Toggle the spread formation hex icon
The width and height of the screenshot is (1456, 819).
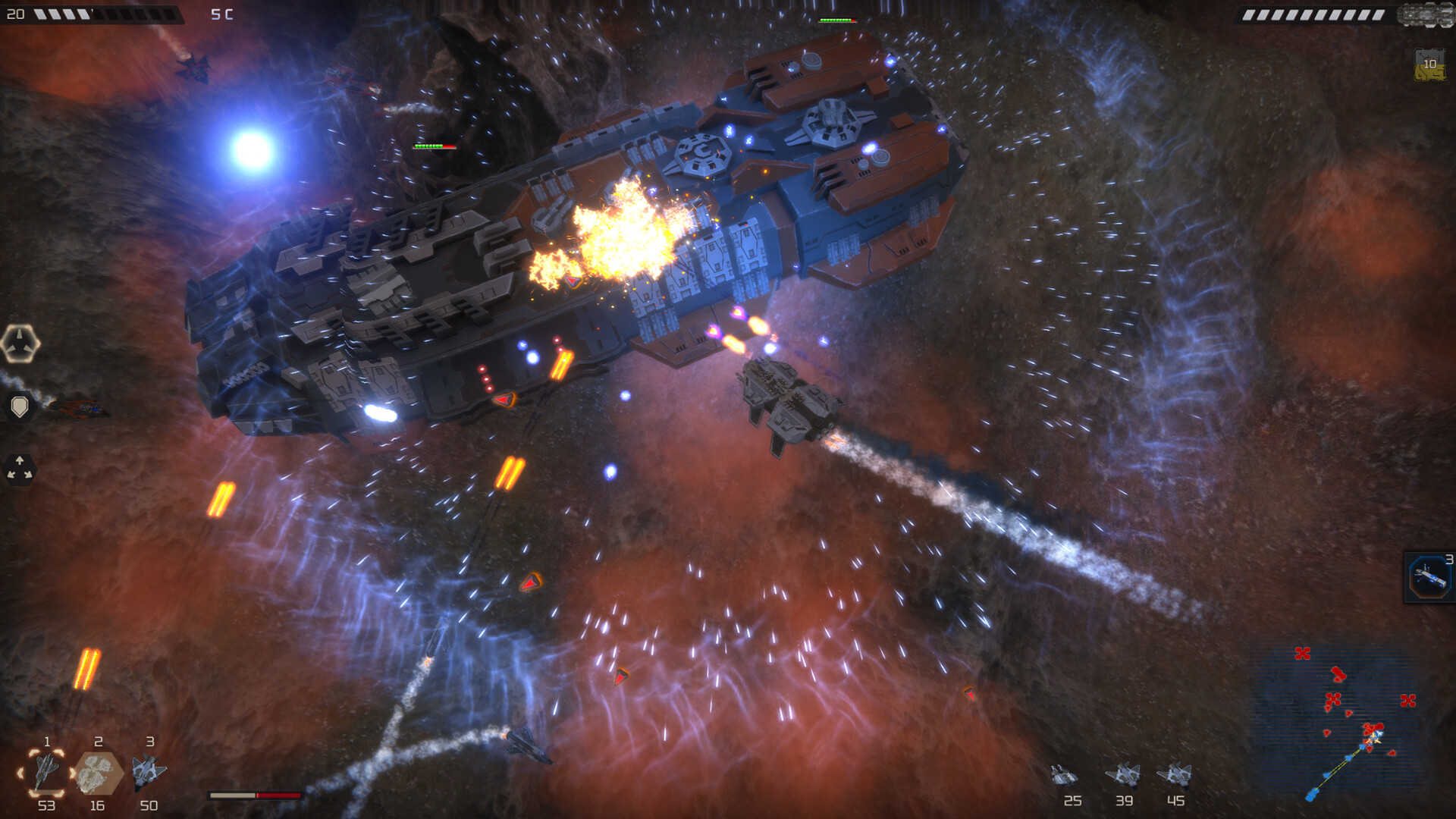(x=20, y=467)
